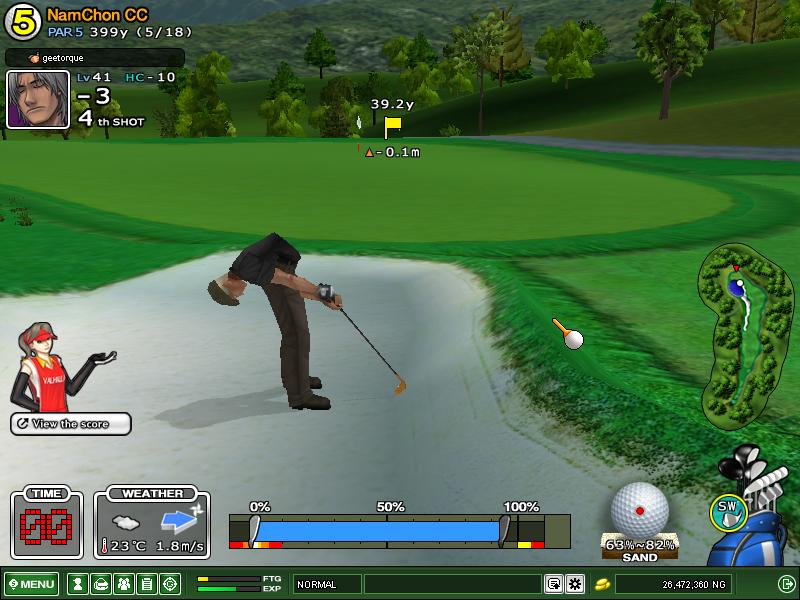The image size is (800, 600).
Task: Click the 'View the score' button
Action: pyautogui.click(x=71, y=424)
